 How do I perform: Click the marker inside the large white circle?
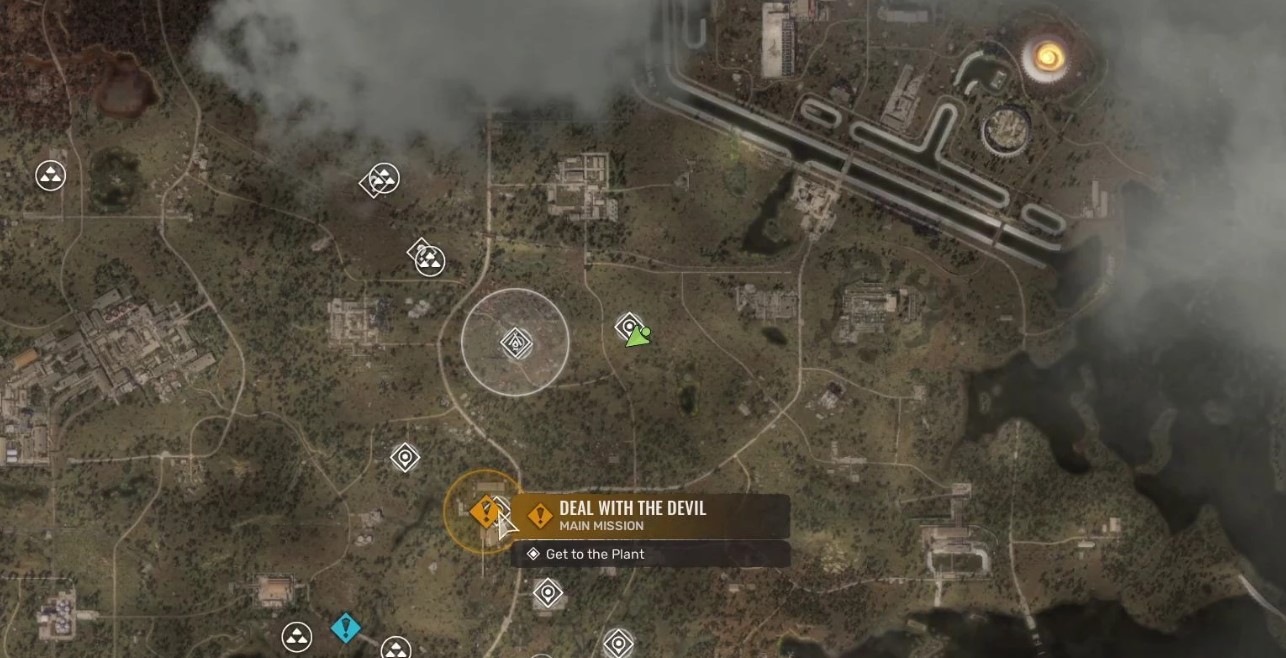point(515,343)
